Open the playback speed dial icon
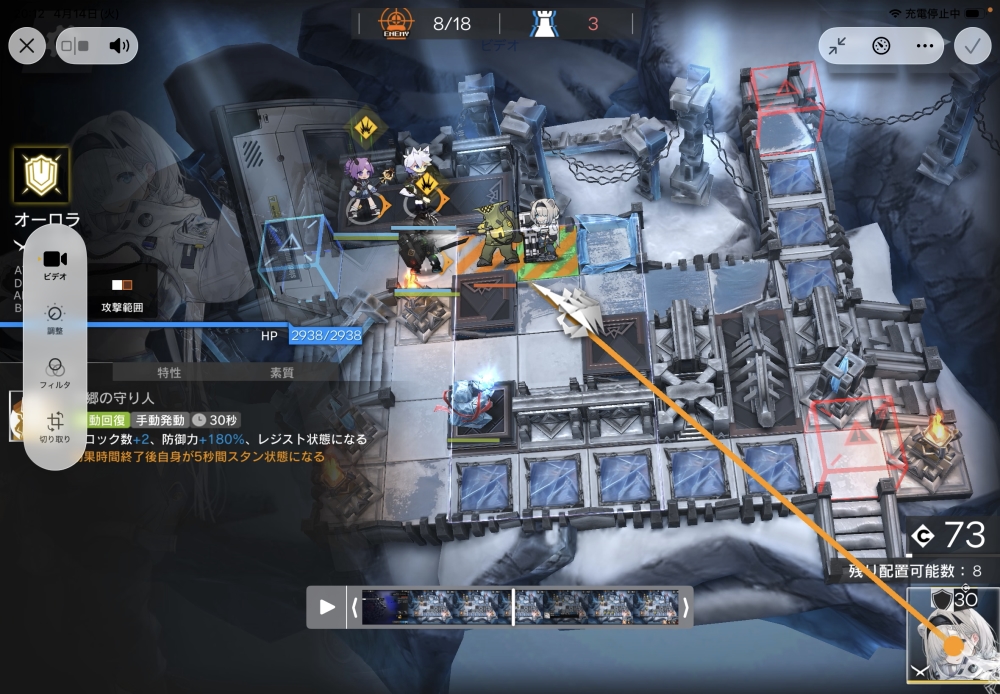This screenshot has width=1000, height=694. click(x=881, y=45)
